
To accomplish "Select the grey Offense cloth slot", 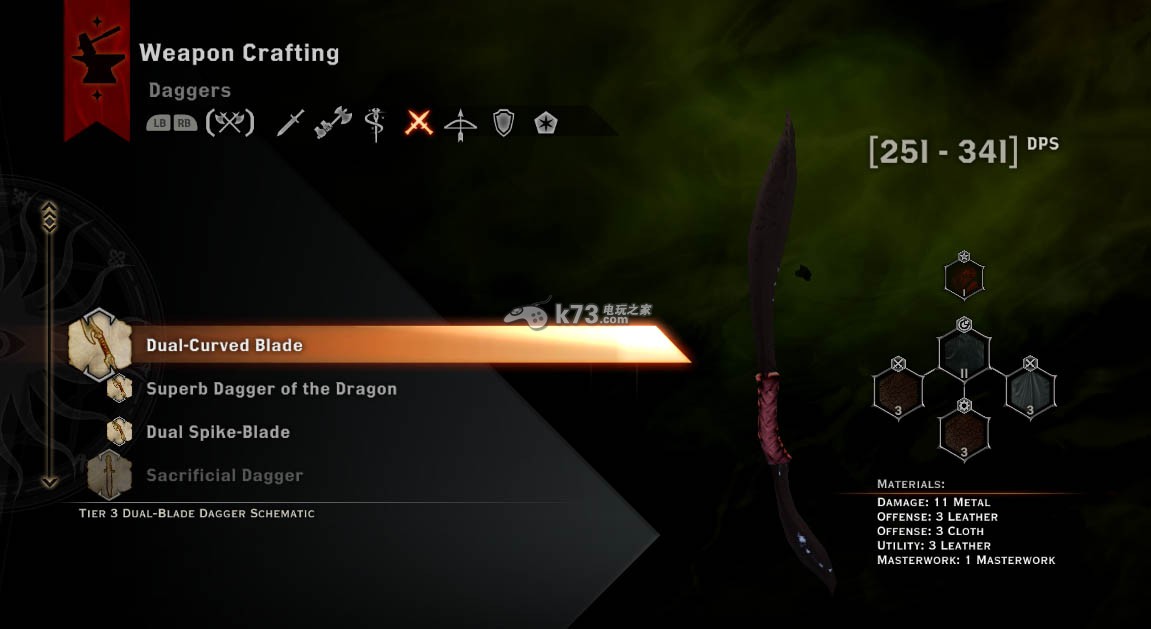I will [1030, 390].
